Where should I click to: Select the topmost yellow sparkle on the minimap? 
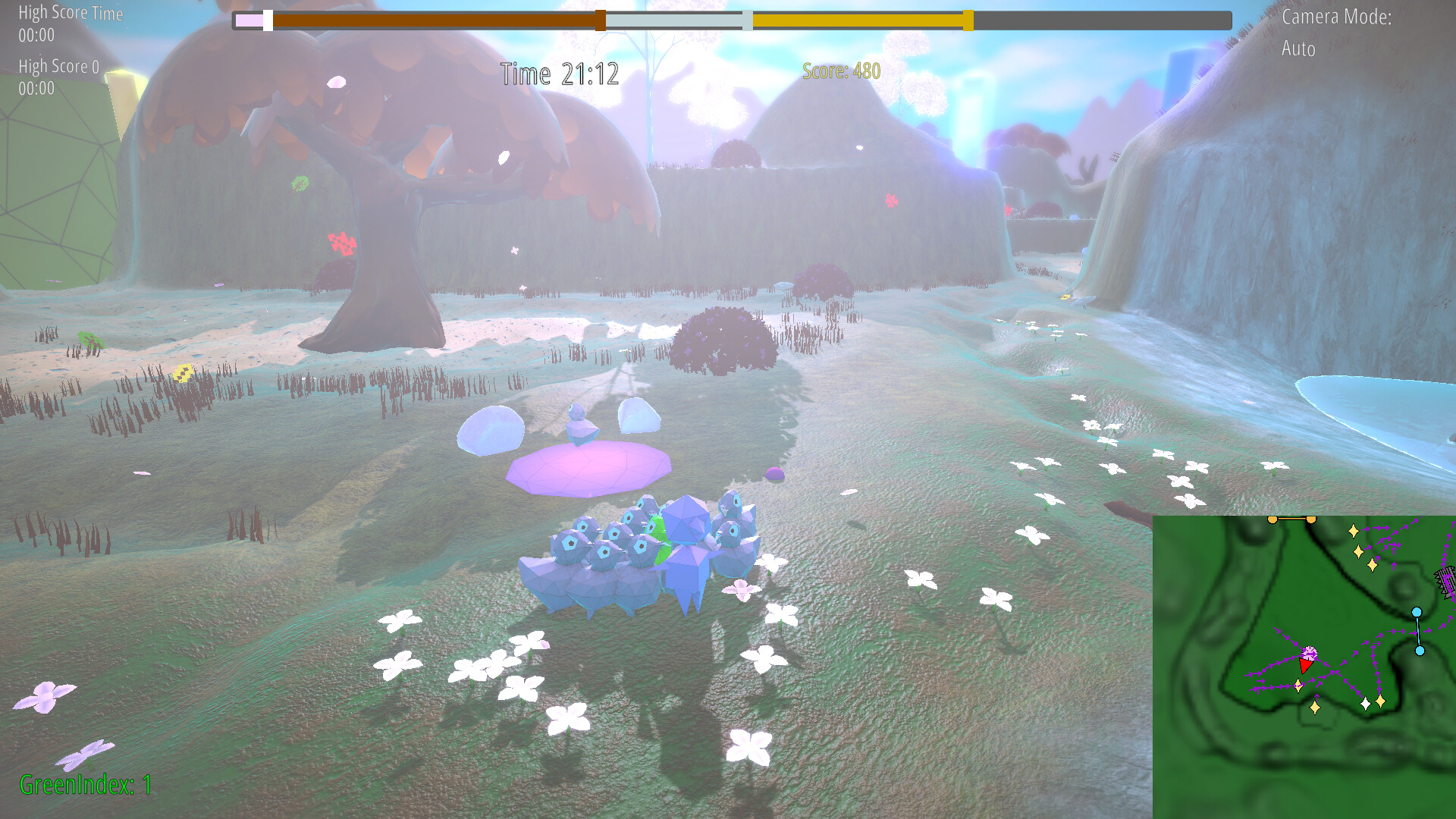pos(1354,530)
